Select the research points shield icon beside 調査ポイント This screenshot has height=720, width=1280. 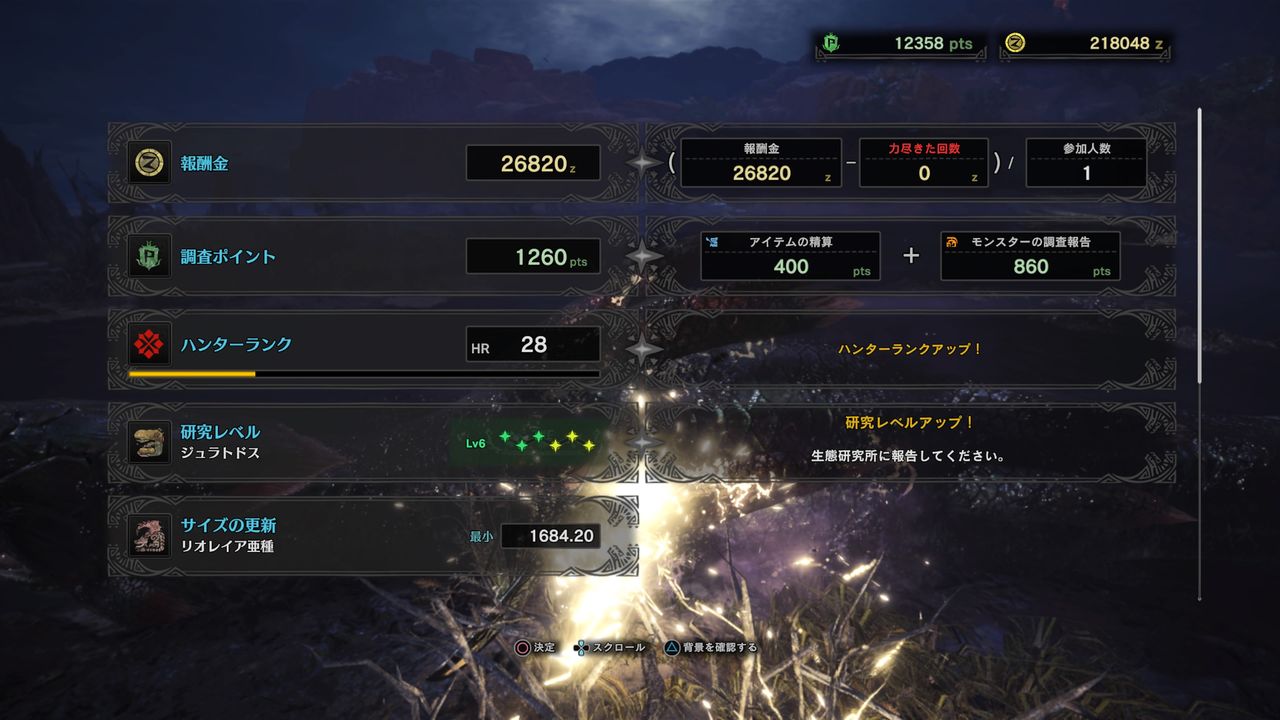click(150, 256)
